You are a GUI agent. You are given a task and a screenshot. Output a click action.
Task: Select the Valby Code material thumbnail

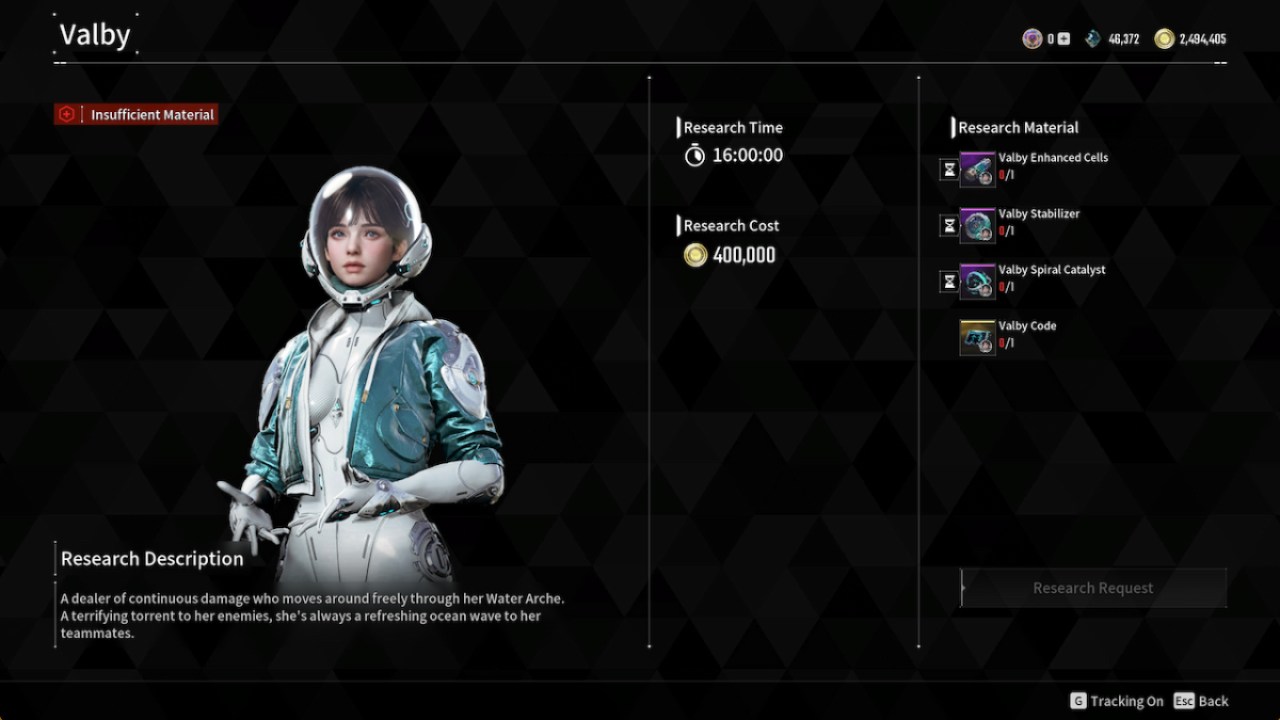pos(977,336)
